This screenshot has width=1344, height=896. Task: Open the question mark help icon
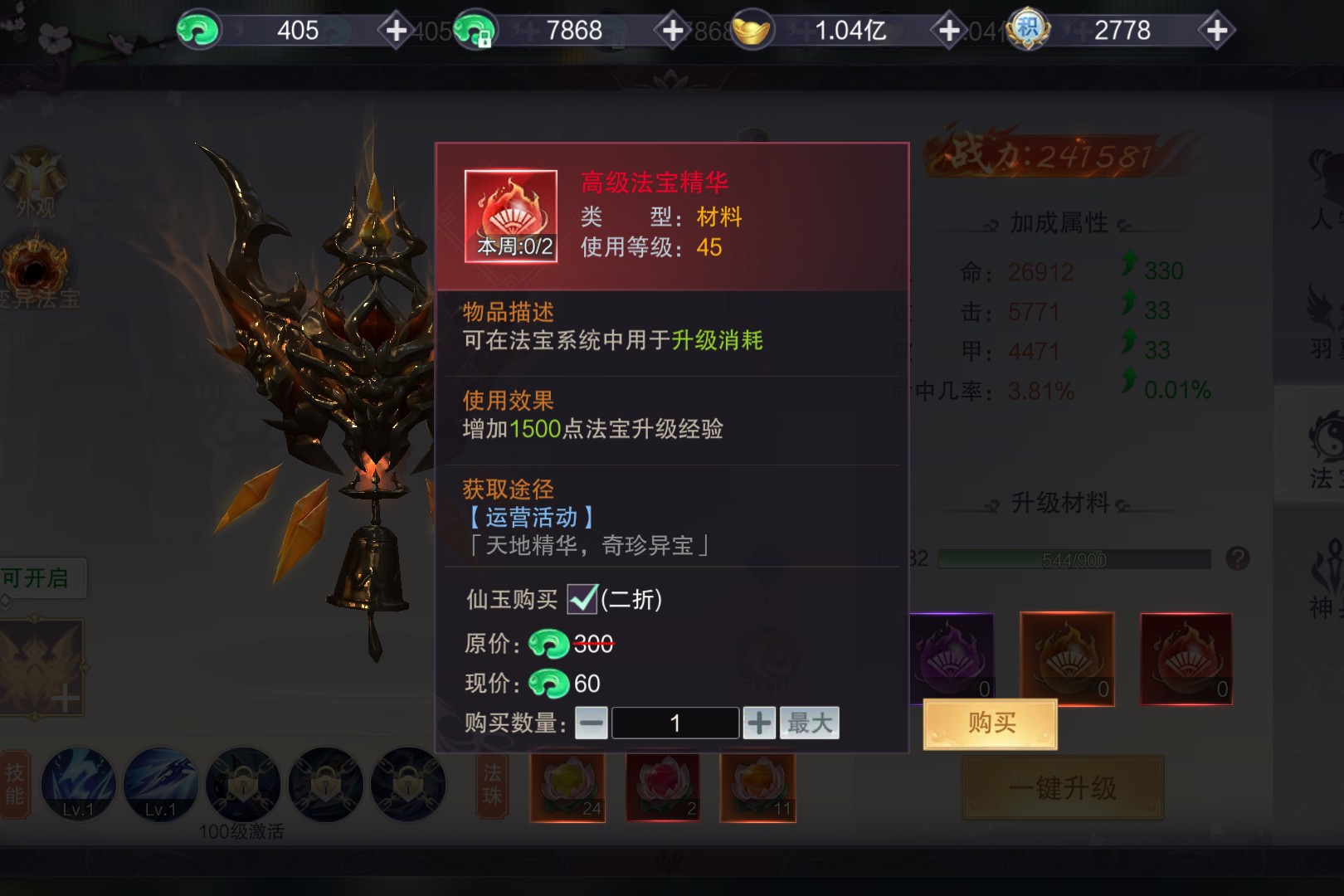point(1237,558)
